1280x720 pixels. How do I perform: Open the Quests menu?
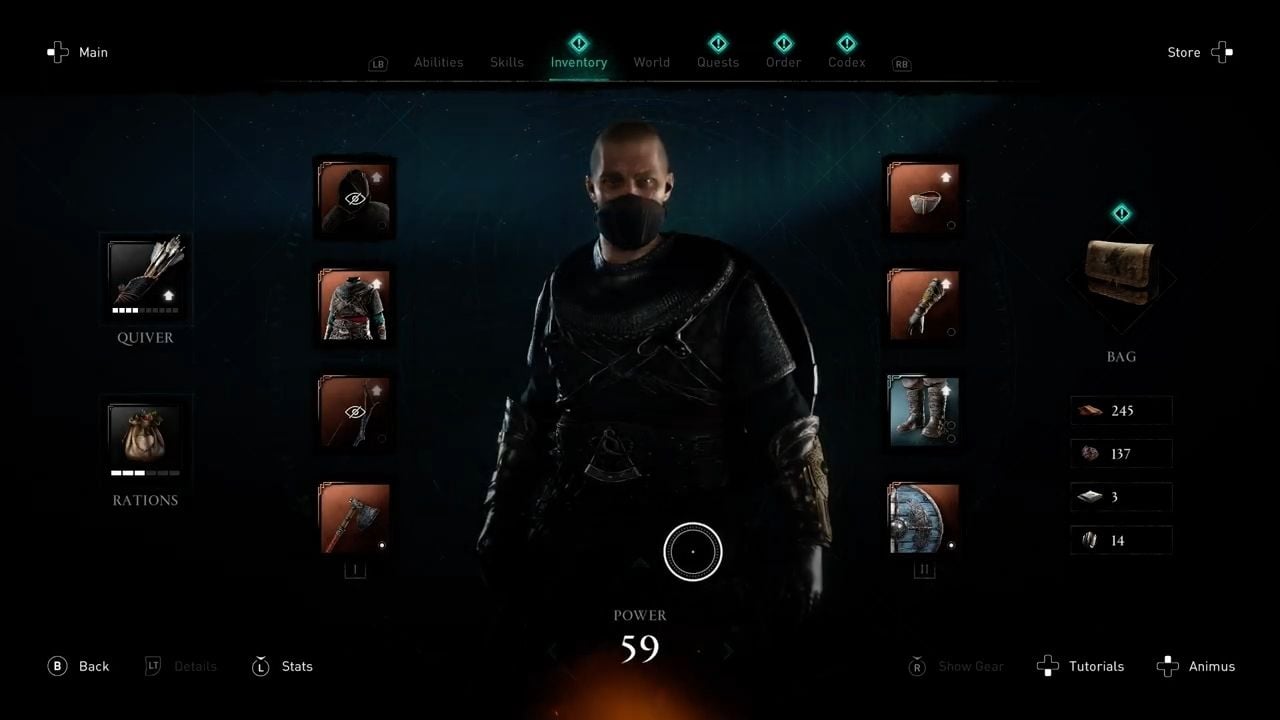tap(717, 62)
